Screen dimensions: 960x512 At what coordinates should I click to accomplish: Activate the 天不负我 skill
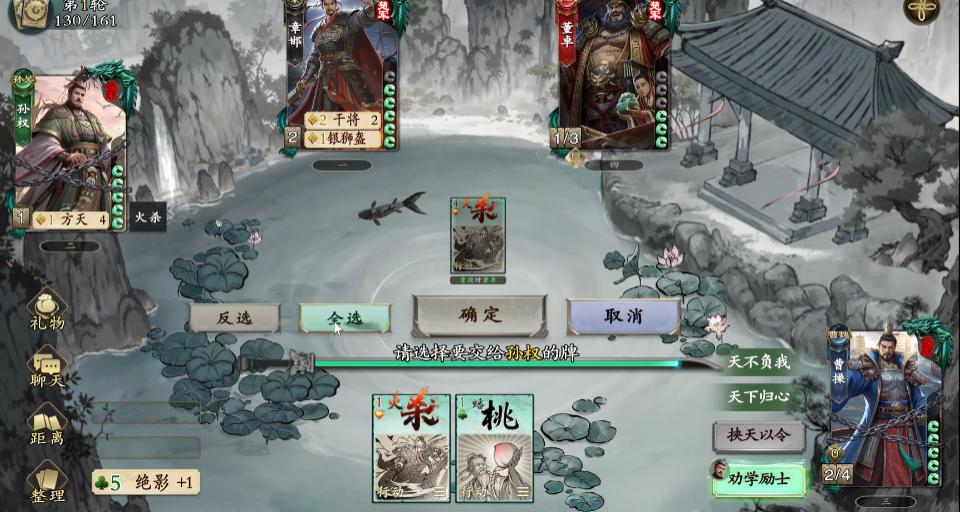pyautogui.click(x=758, y=362)
